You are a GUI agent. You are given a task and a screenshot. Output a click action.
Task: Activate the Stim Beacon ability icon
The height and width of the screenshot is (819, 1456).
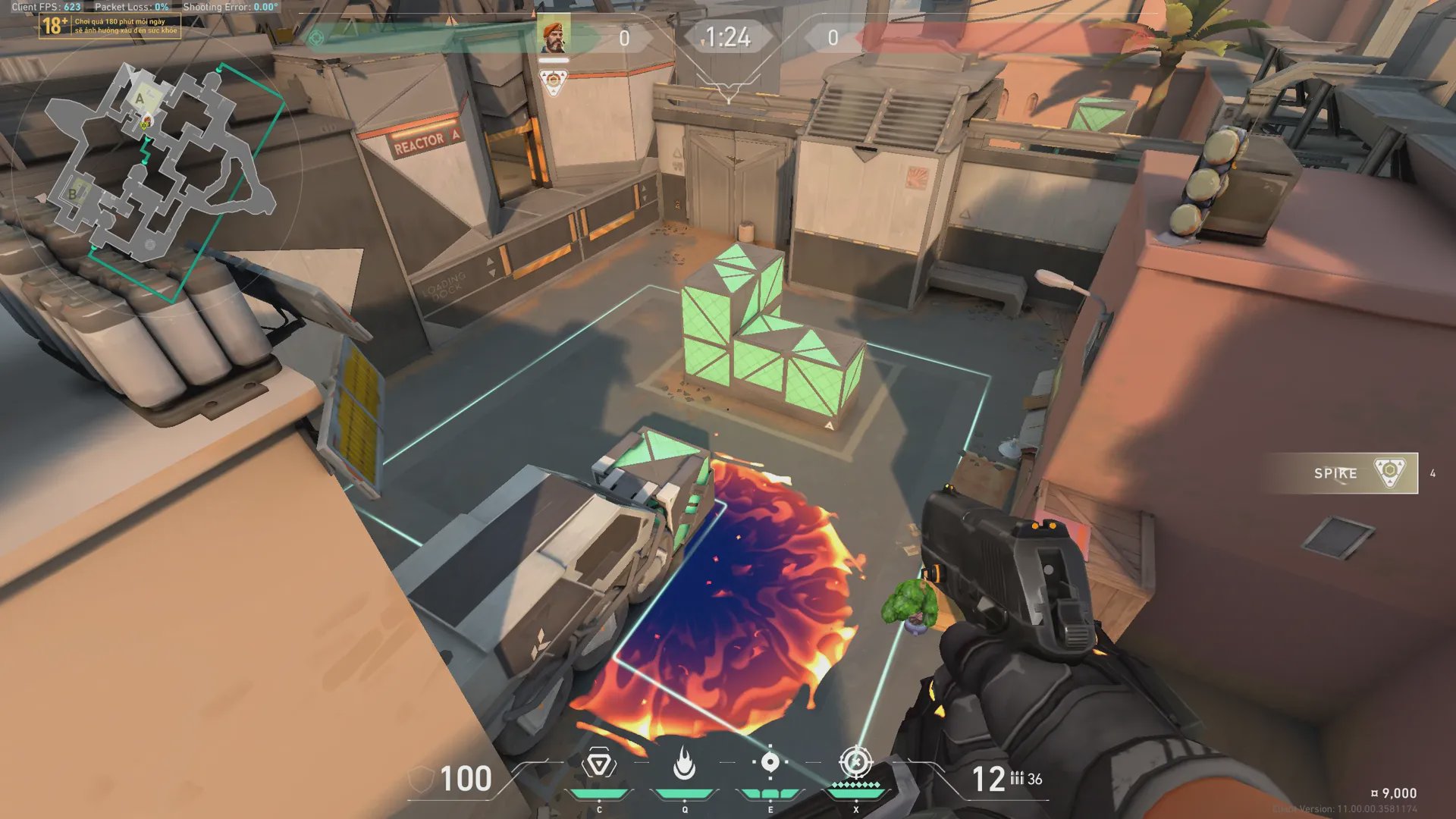pos(598,764)
